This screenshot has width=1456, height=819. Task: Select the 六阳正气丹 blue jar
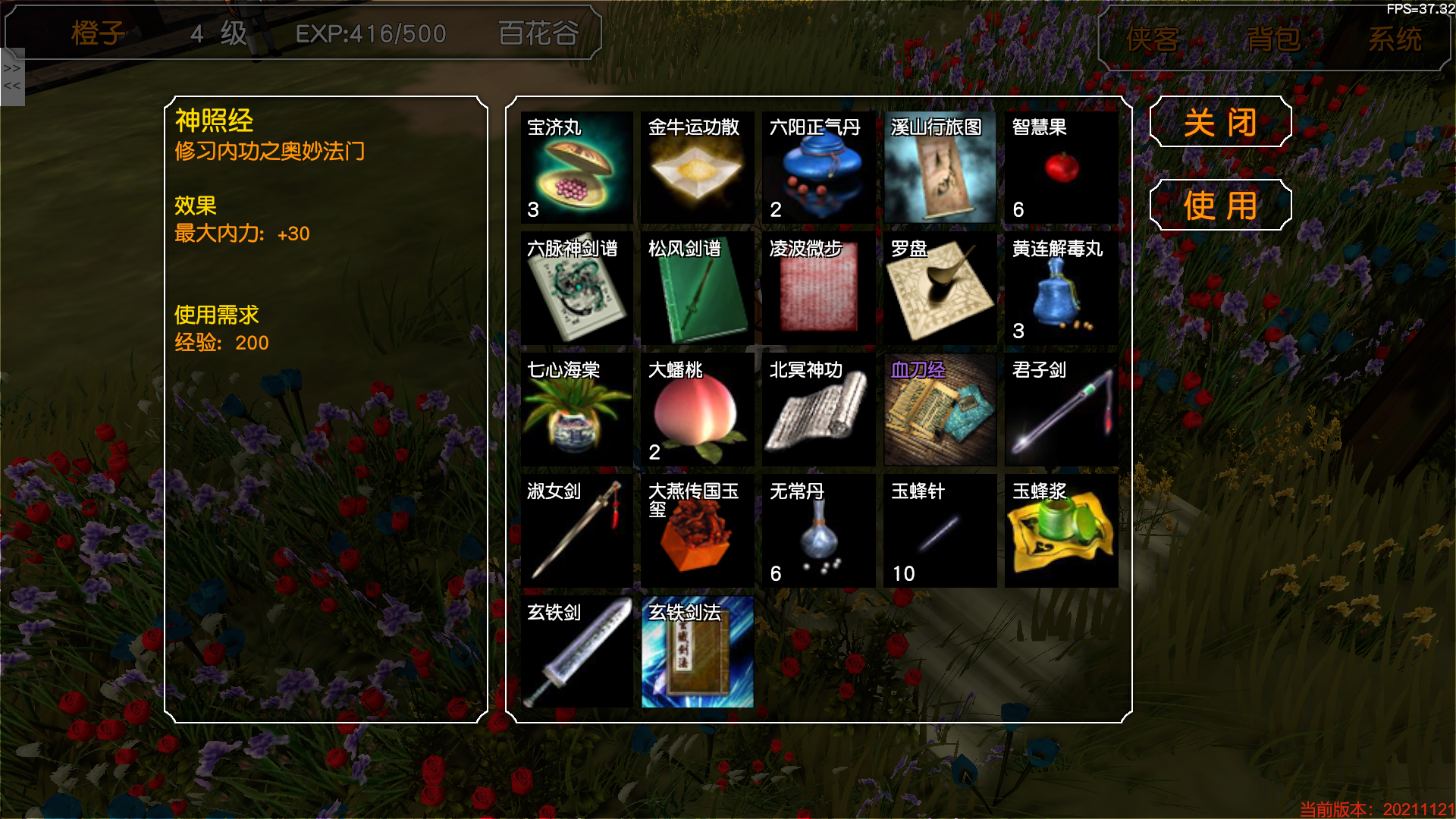819,168
